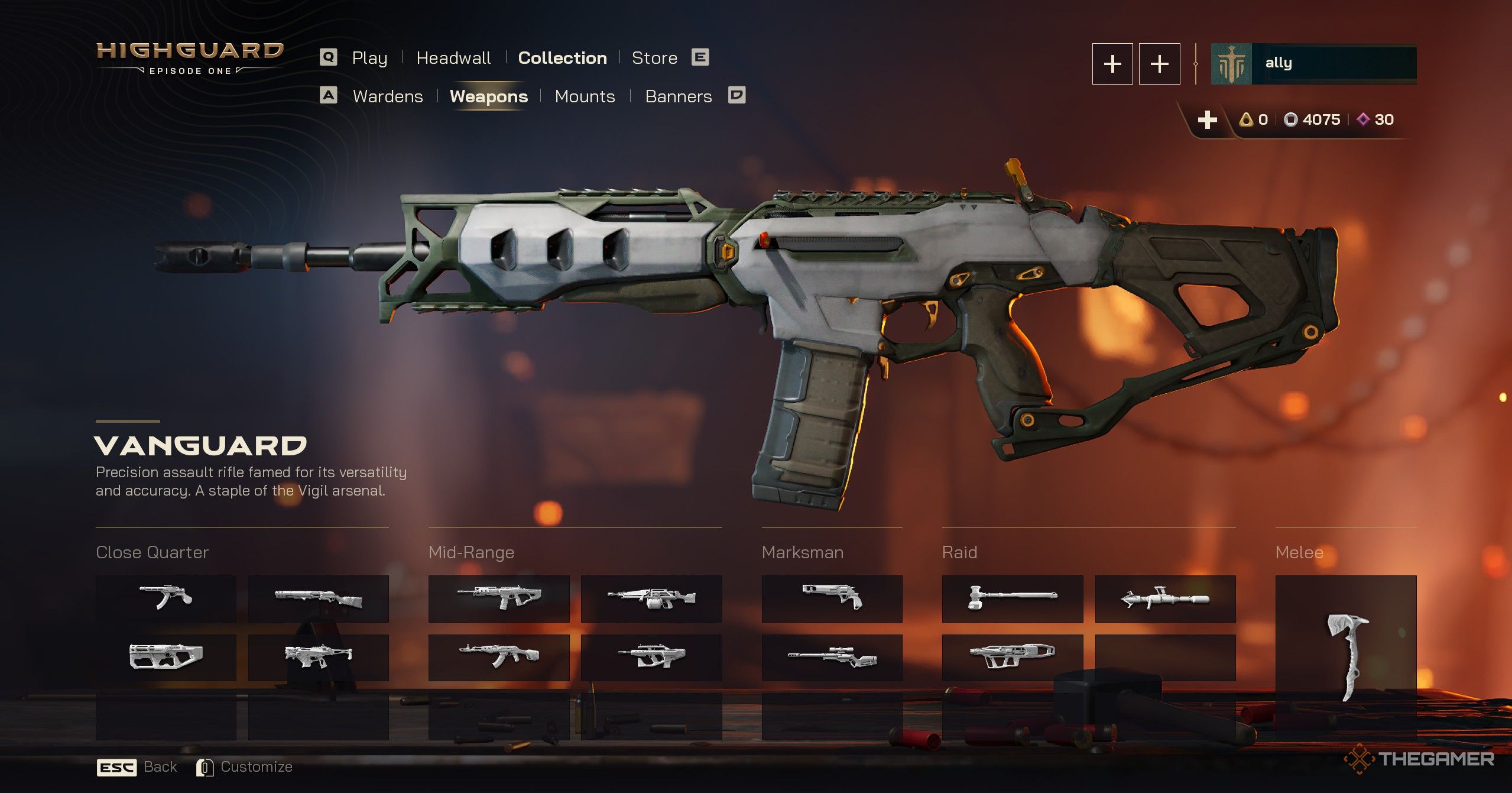The width and height of the screenshot is (1512, 793).
Task: Open the Play menu tab
Action: pyautogui.click(x=369, y=58)
